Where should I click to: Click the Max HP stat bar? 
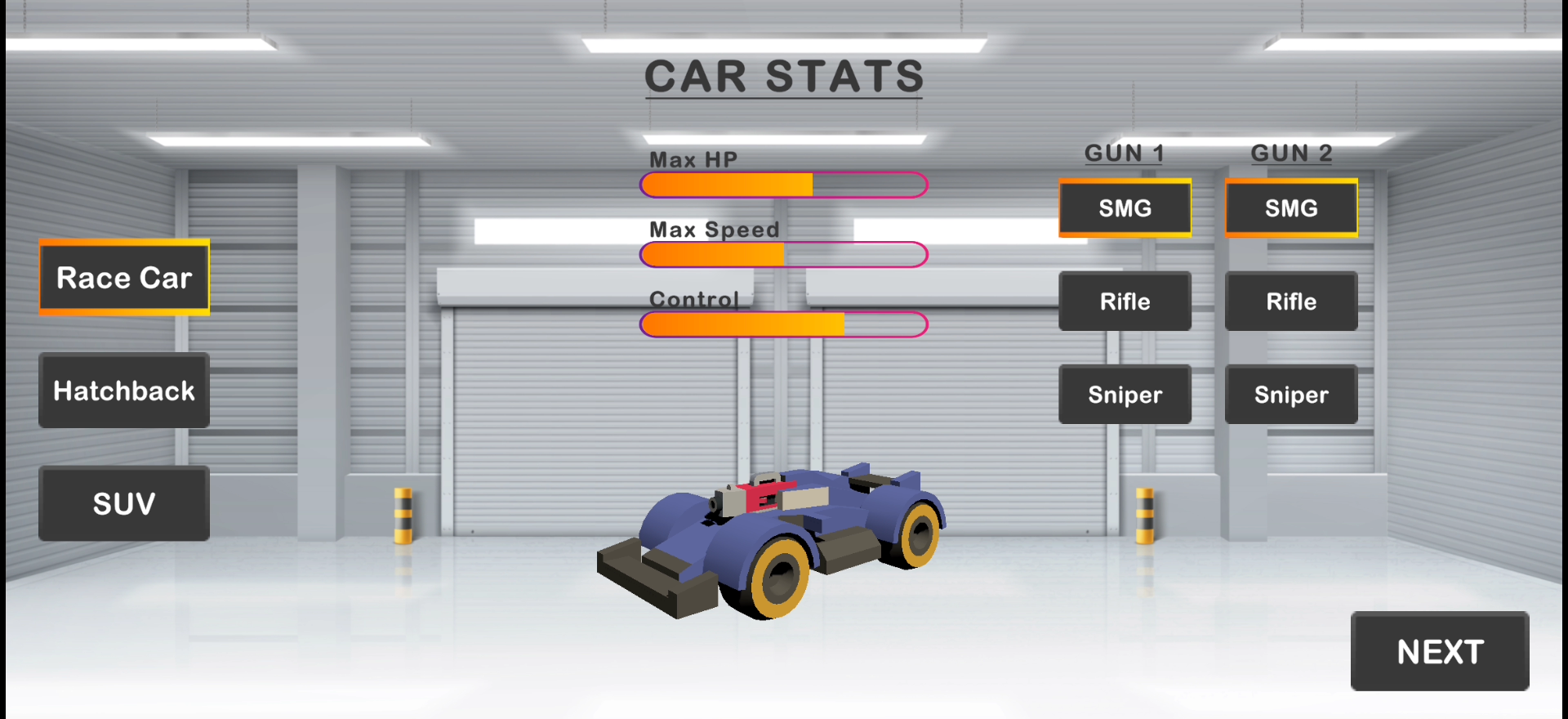coord(784,185)
